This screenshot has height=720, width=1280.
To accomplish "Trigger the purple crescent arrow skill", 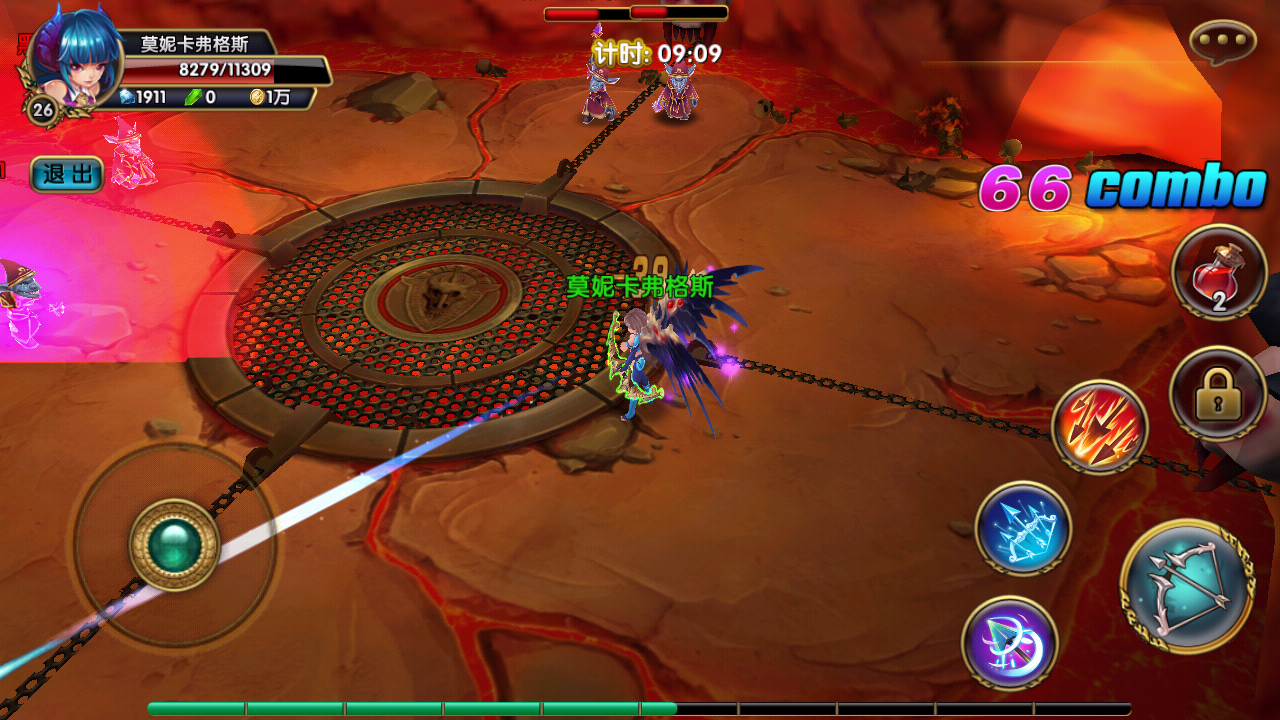I will pyautogui.click(x=1010, y=642).
